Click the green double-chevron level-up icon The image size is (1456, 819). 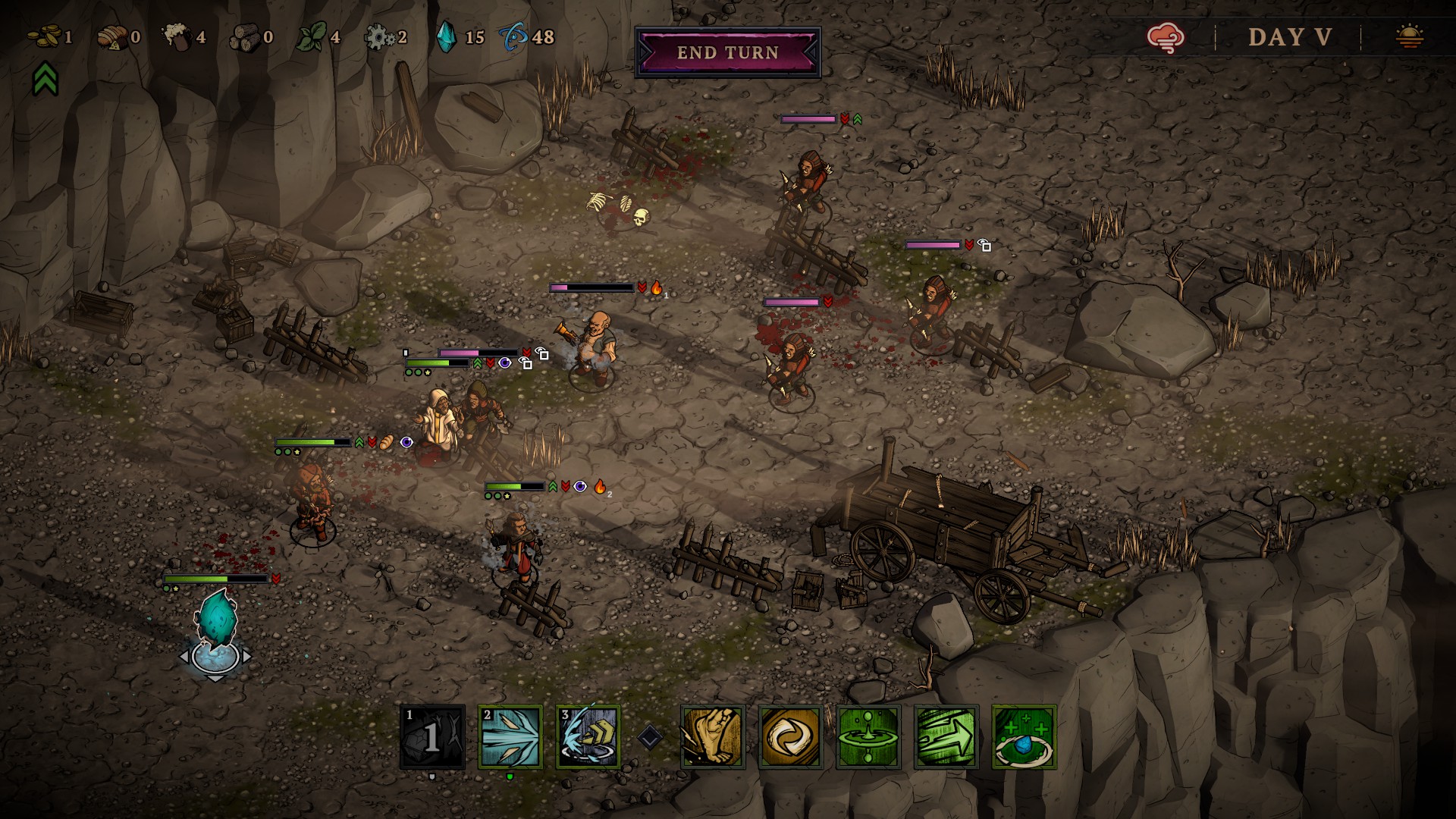[x=45, y=78]
